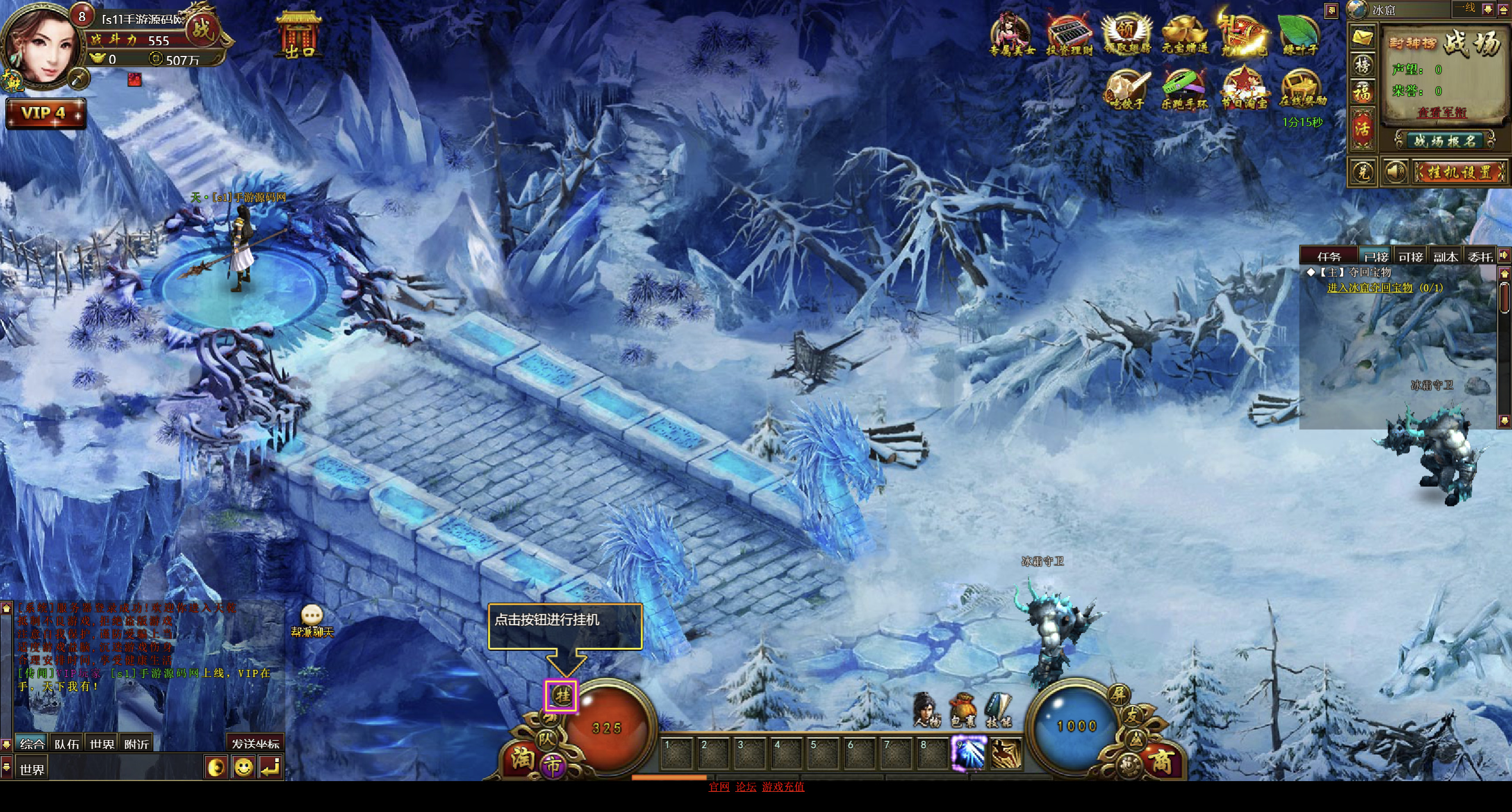The width and height of the screenshot is (1512, 812).
Task: Activate the glowing blue slash skill in slot 9
Action: tap(969, 753)
